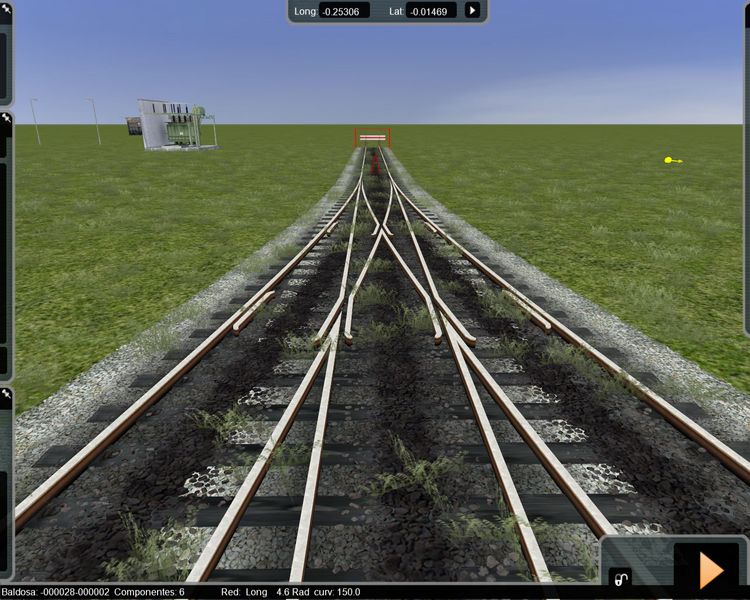Toggle the open padlock icon

pyautogui.click(x=621, y=579)
